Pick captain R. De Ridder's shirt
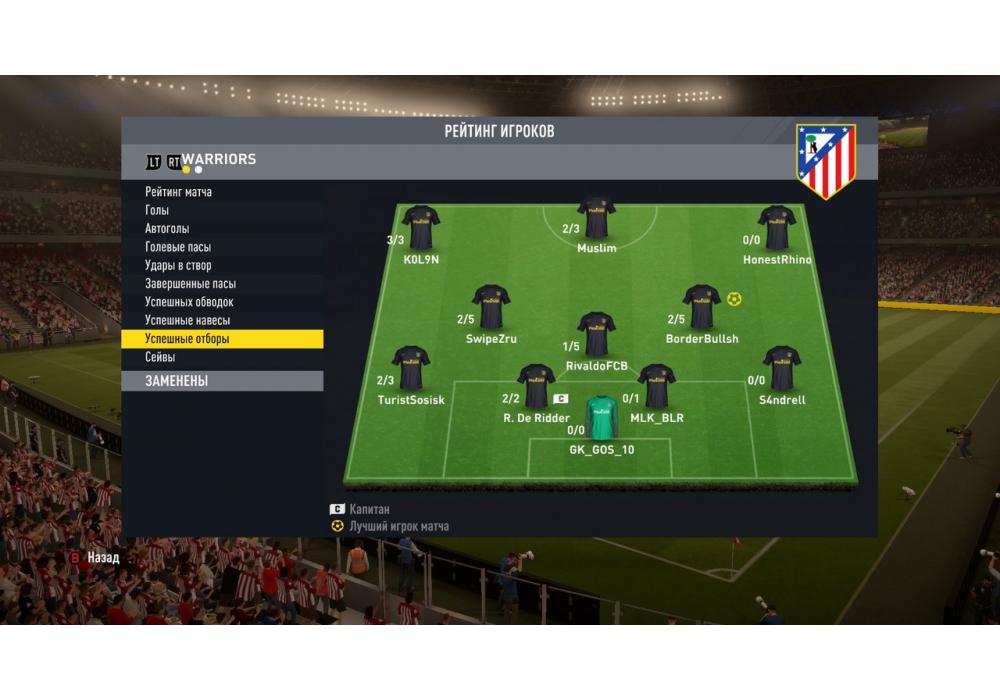Screen dimensions: 1000x700 [x=536, y=387]
